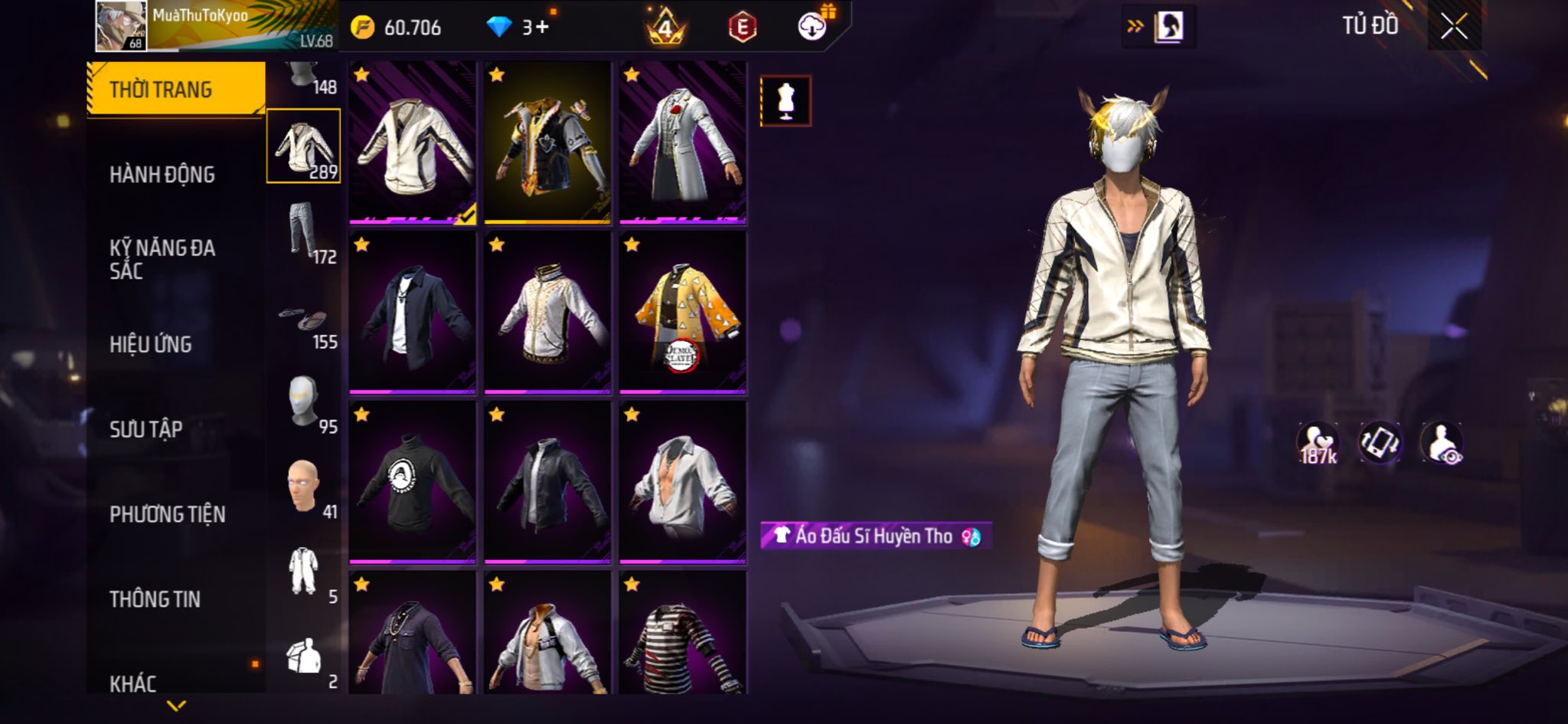Switch to the Thông Tin tab
Image resolution: width=1568 pixels, height=724 pixels.
tap(155, 599)
